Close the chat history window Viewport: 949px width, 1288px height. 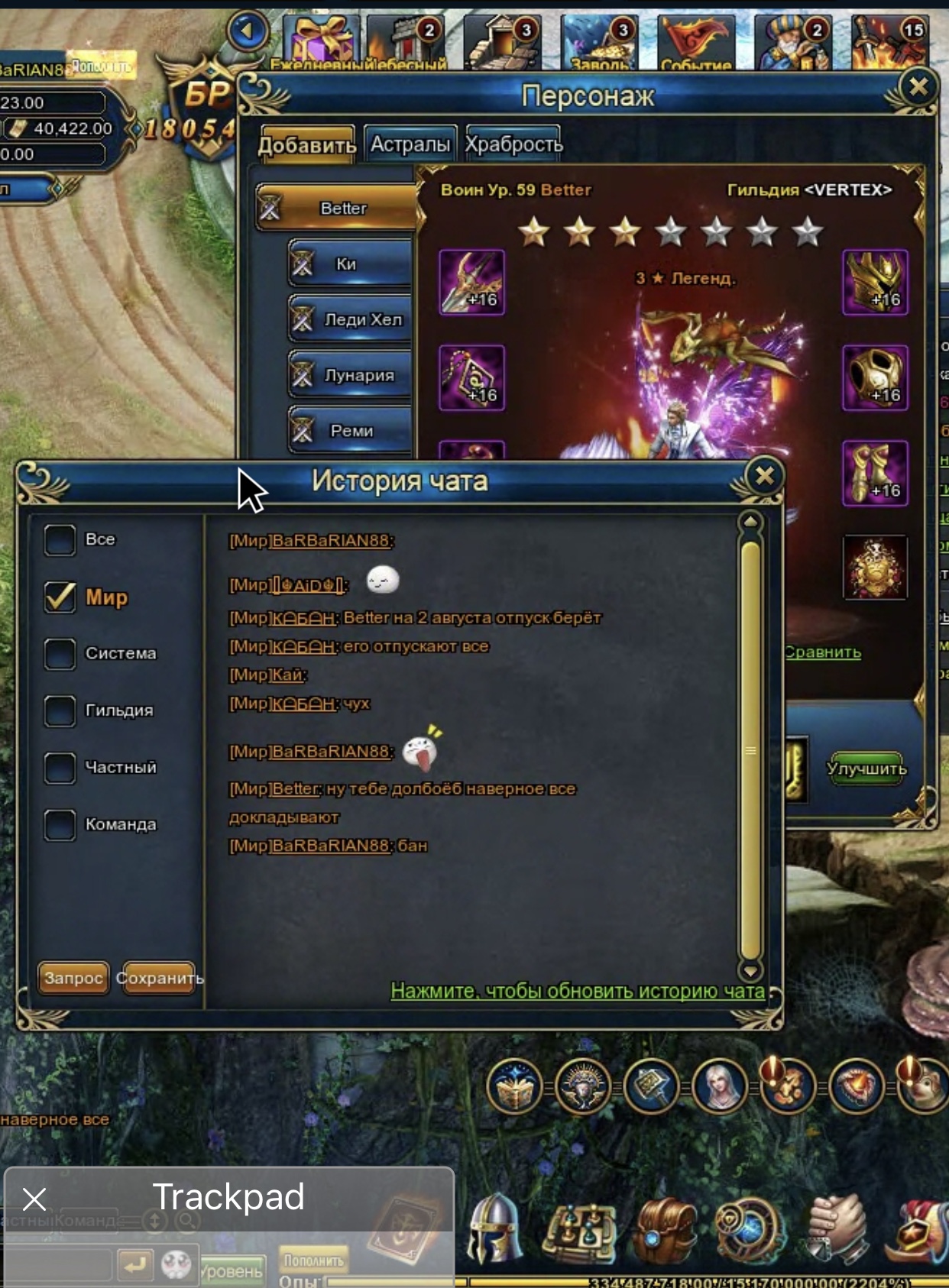pos(764,477)
